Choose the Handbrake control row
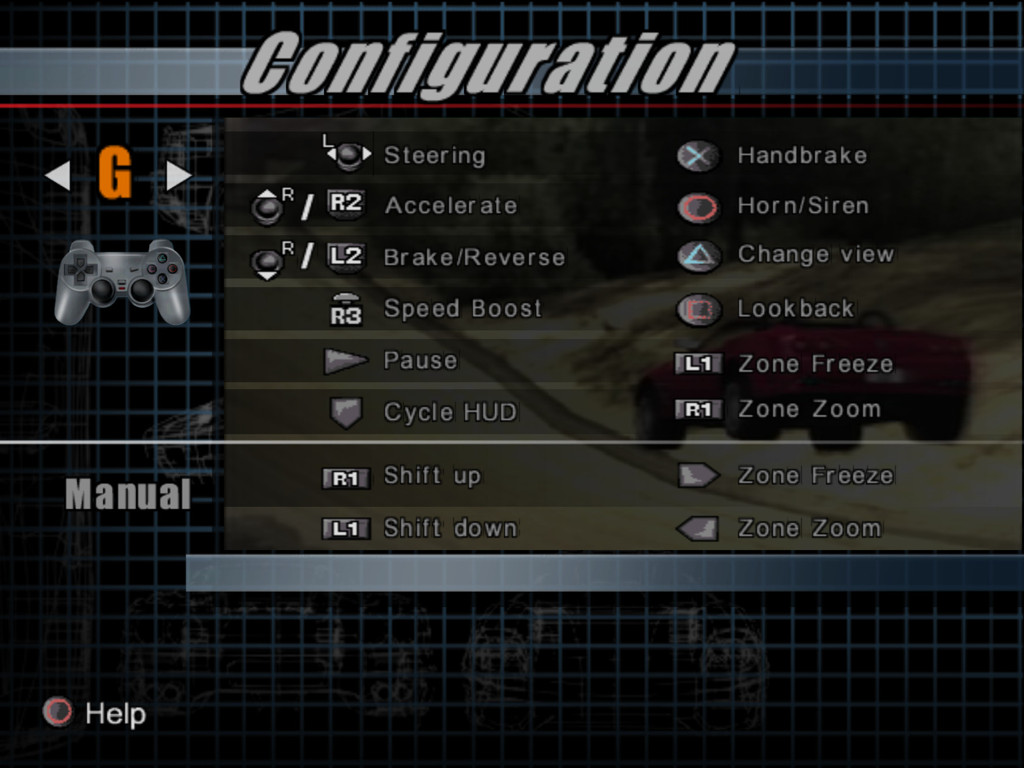This screenshot has width=1024, height=768. pos(801,155)
